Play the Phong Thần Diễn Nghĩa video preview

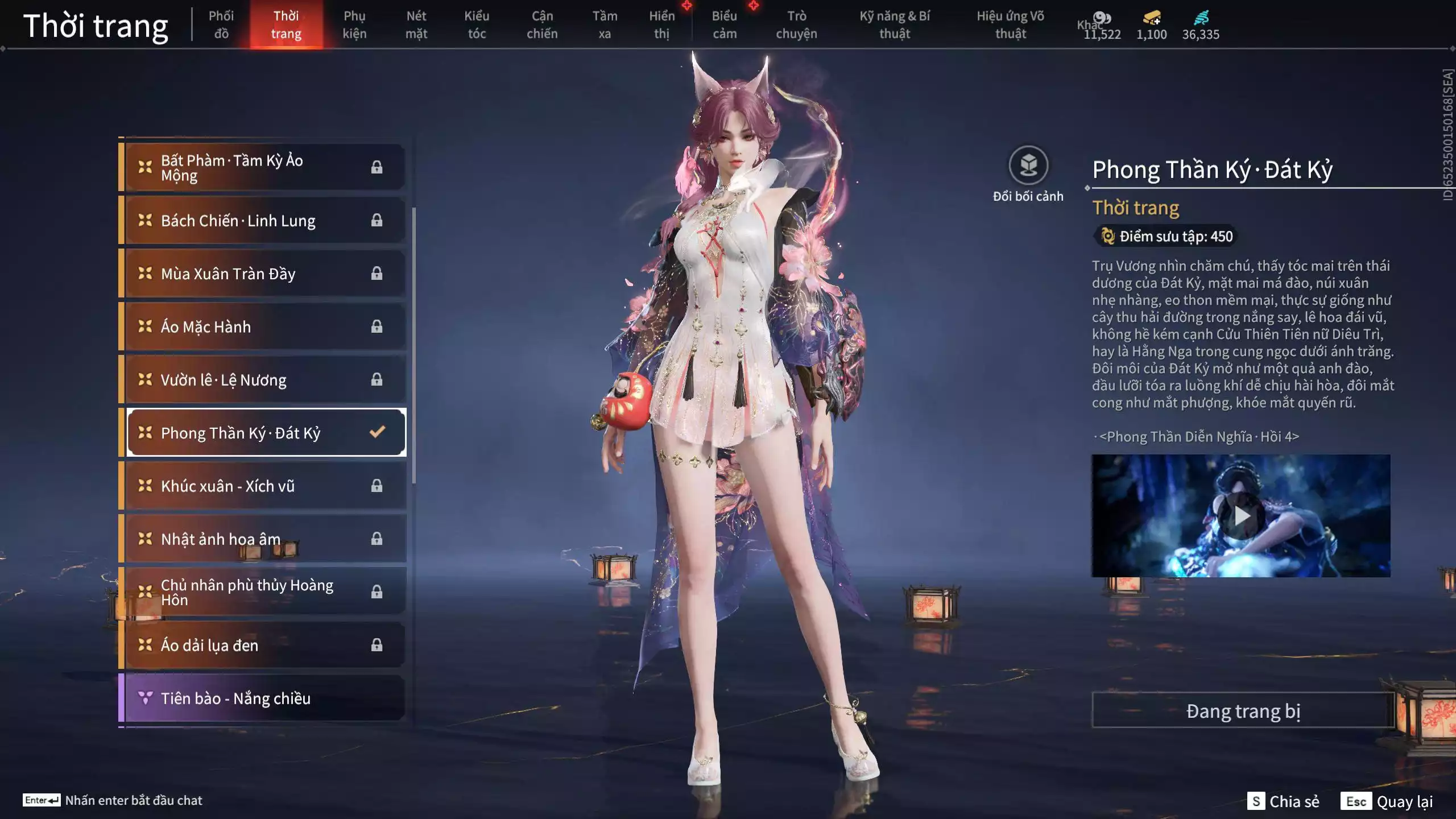(1242, 515)
